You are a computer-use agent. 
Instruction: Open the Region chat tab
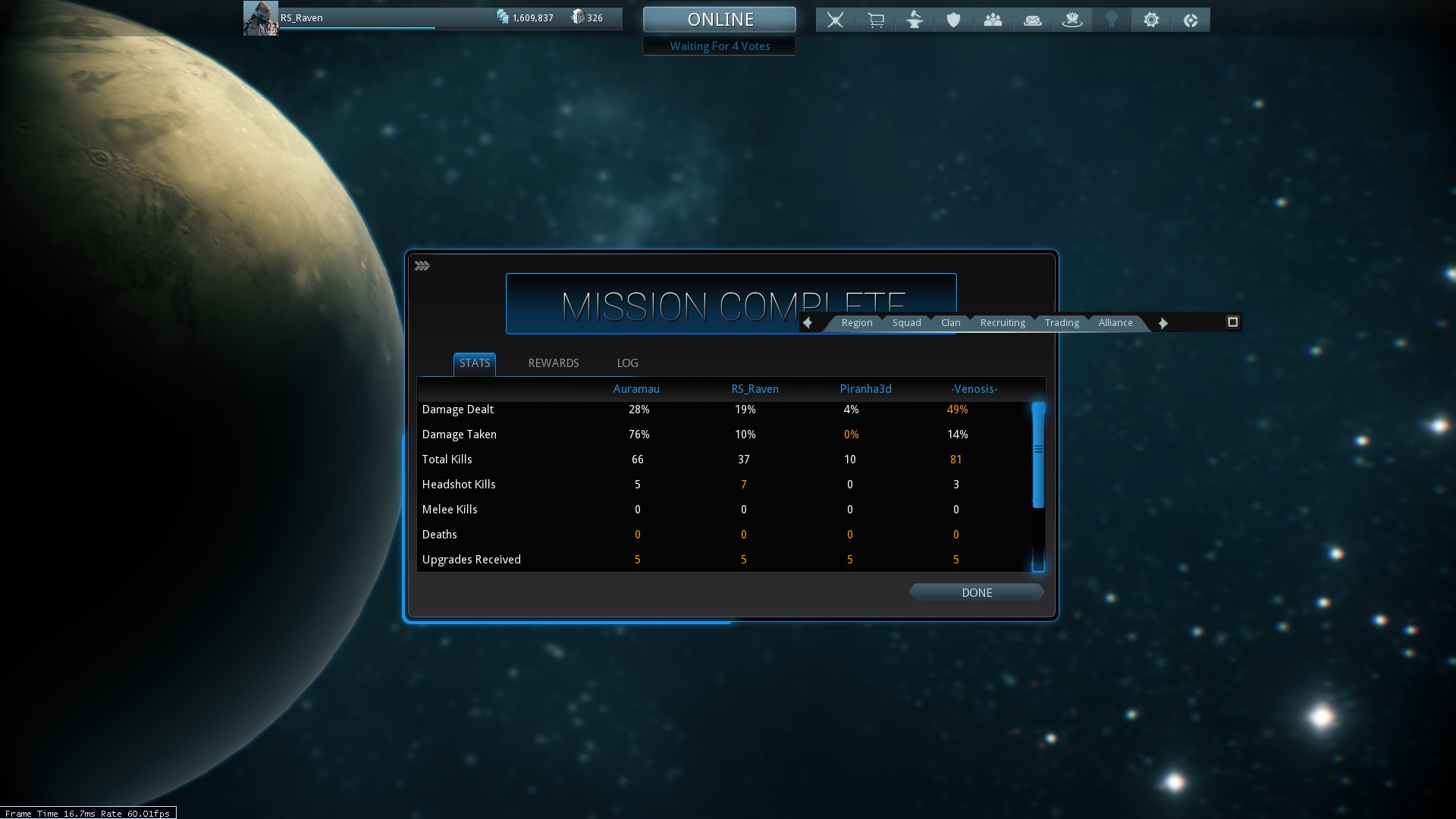(x=856, y=323)
